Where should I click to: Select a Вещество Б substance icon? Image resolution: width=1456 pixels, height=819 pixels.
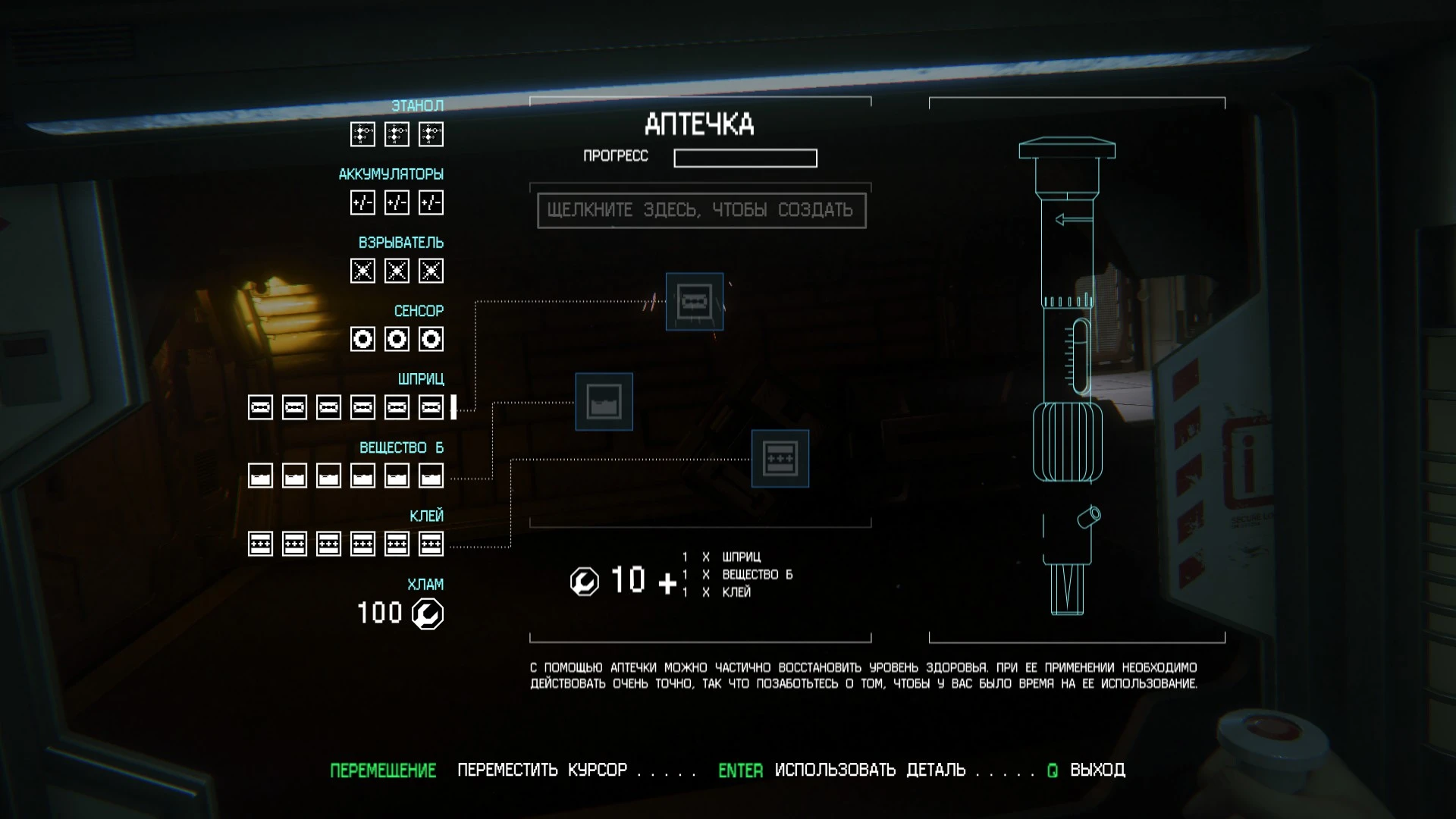click(261, 475)
